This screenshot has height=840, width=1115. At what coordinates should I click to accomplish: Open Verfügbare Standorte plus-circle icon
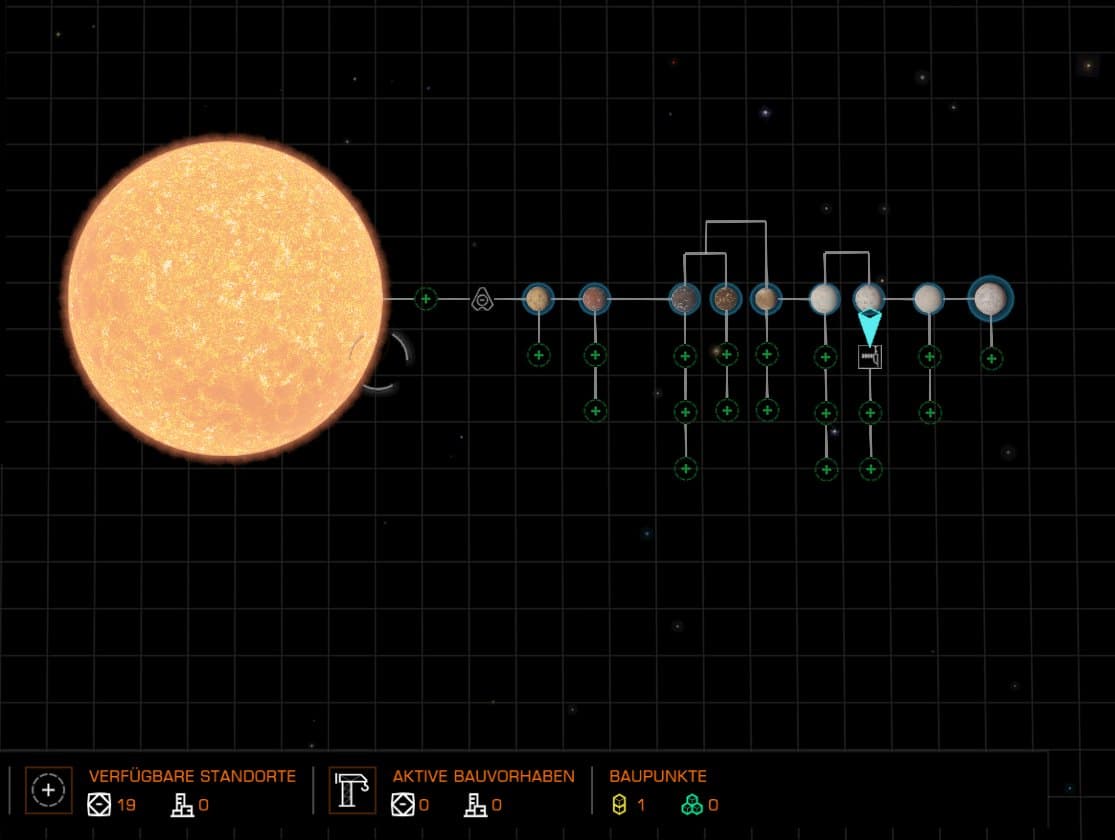48,790
